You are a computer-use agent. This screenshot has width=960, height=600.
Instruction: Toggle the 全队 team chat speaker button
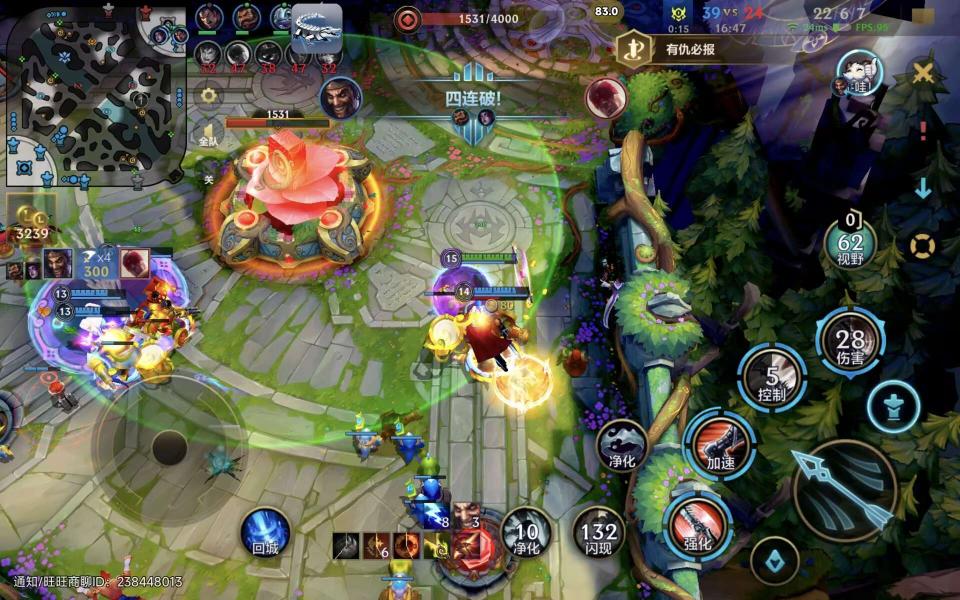(209, 135)
